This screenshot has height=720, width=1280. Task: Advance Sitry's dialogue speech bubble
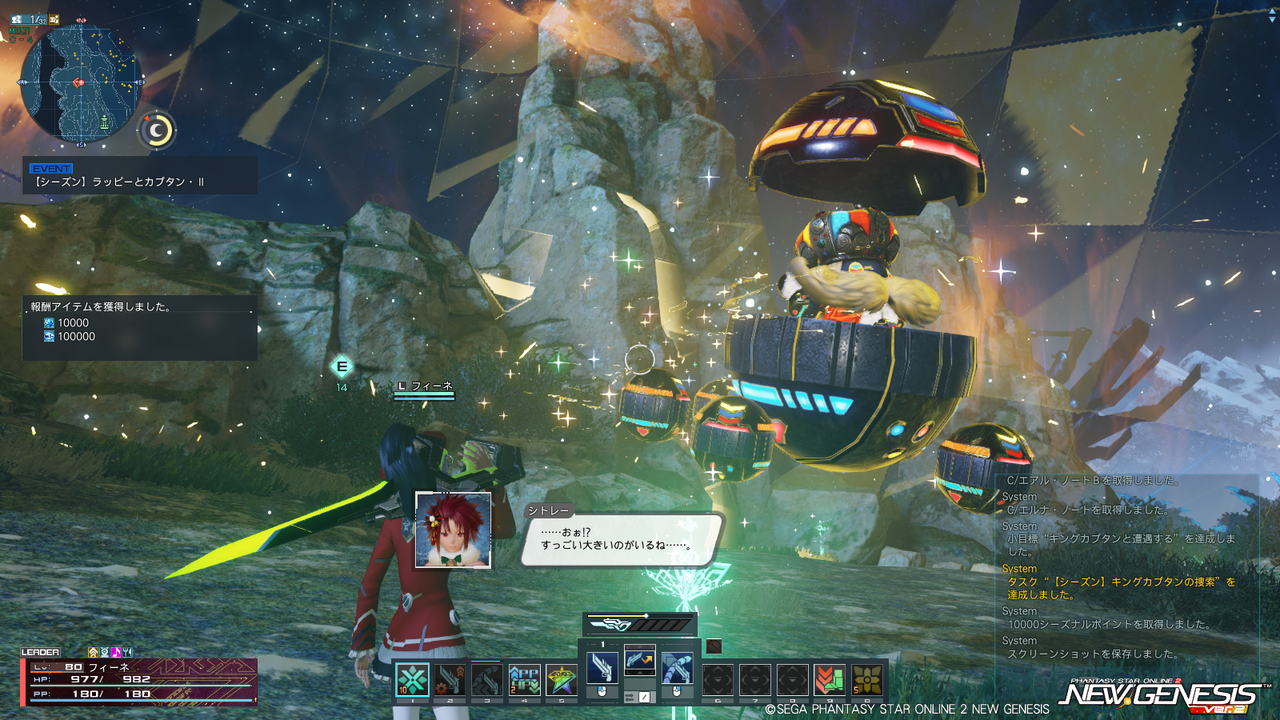[620, 539]
